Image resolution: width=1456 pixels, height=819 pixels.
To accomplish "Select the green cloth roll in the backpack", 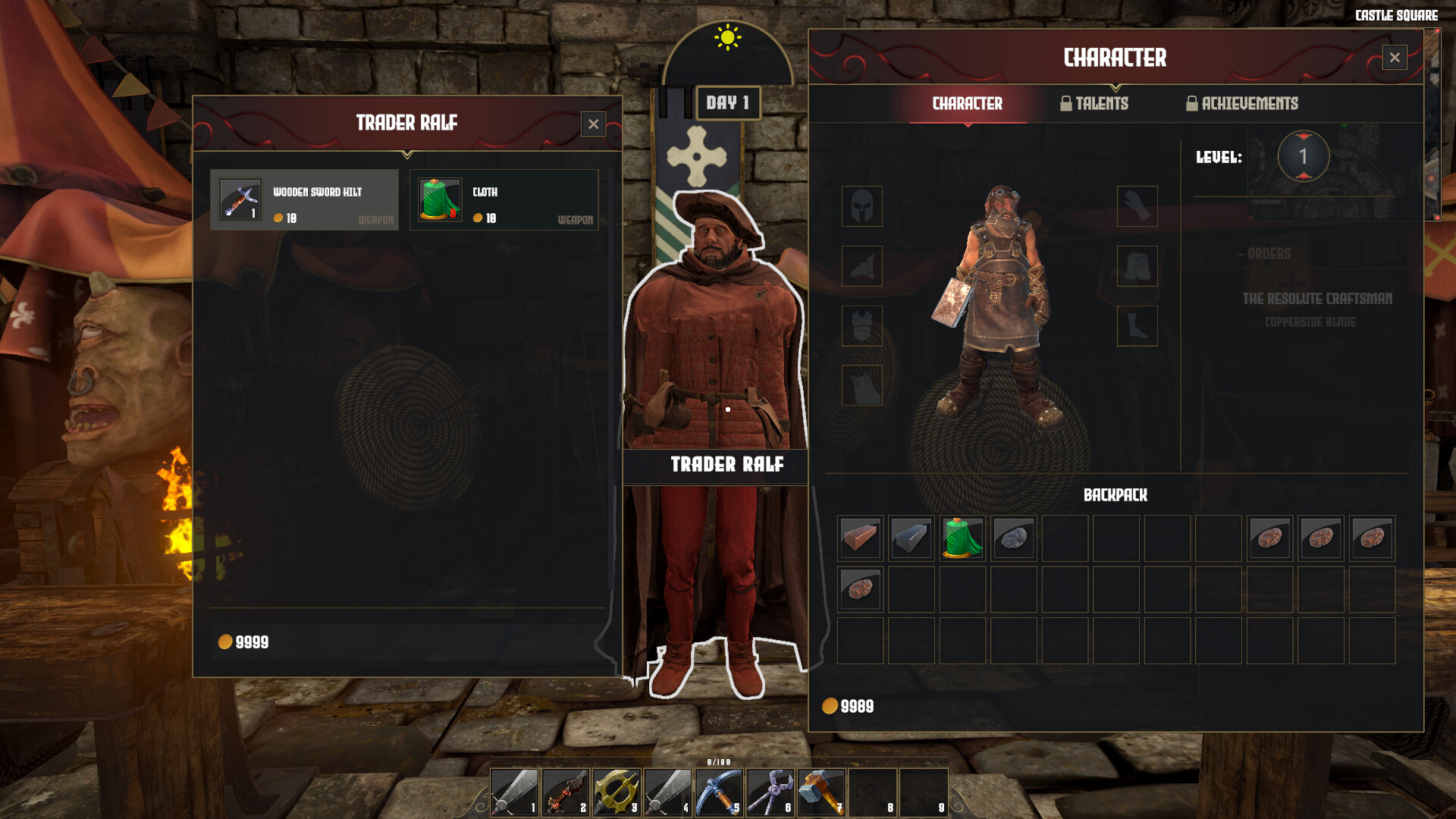I will click(x=963, y=538).
